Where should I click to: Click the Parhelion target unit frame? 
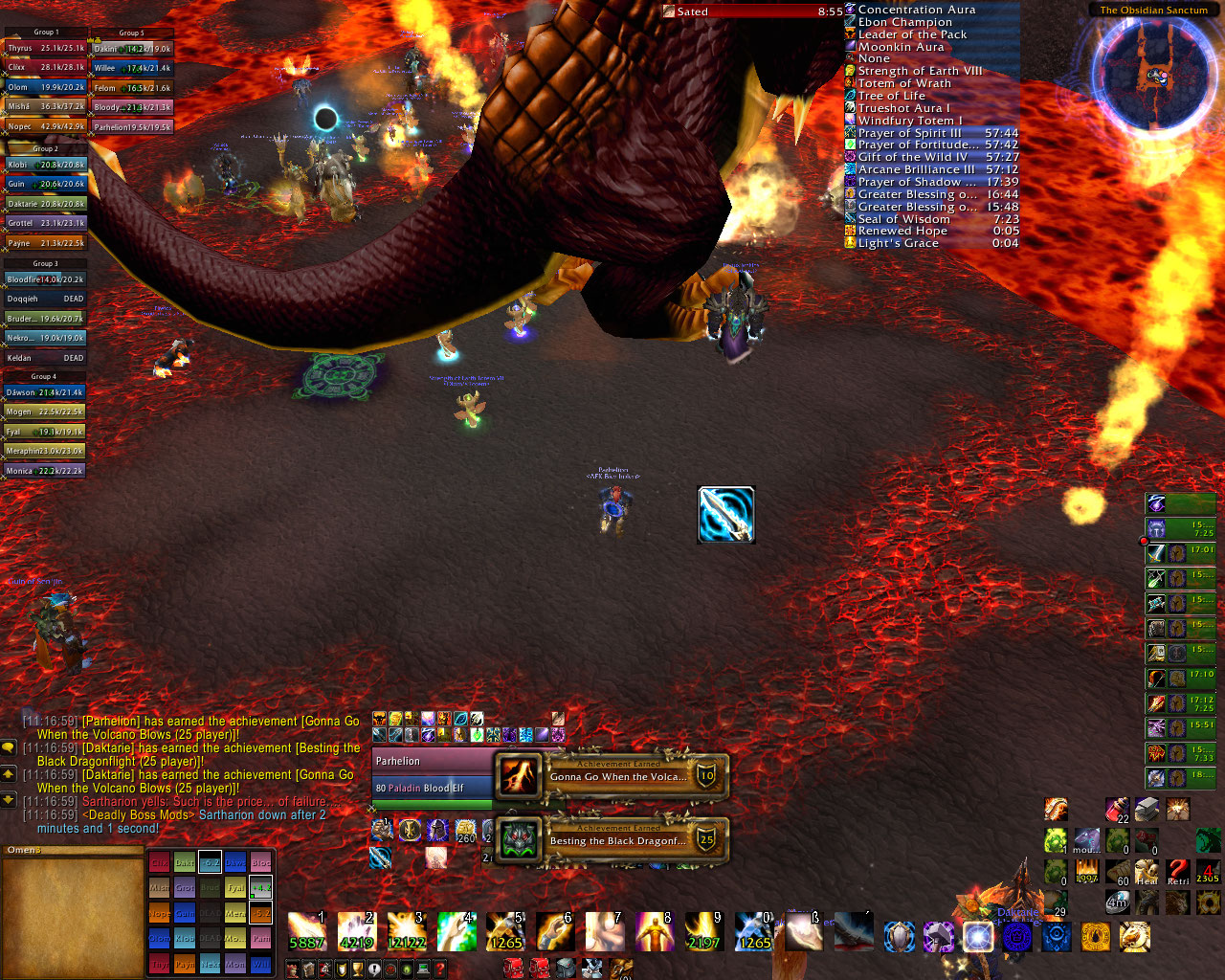(433, 774)
